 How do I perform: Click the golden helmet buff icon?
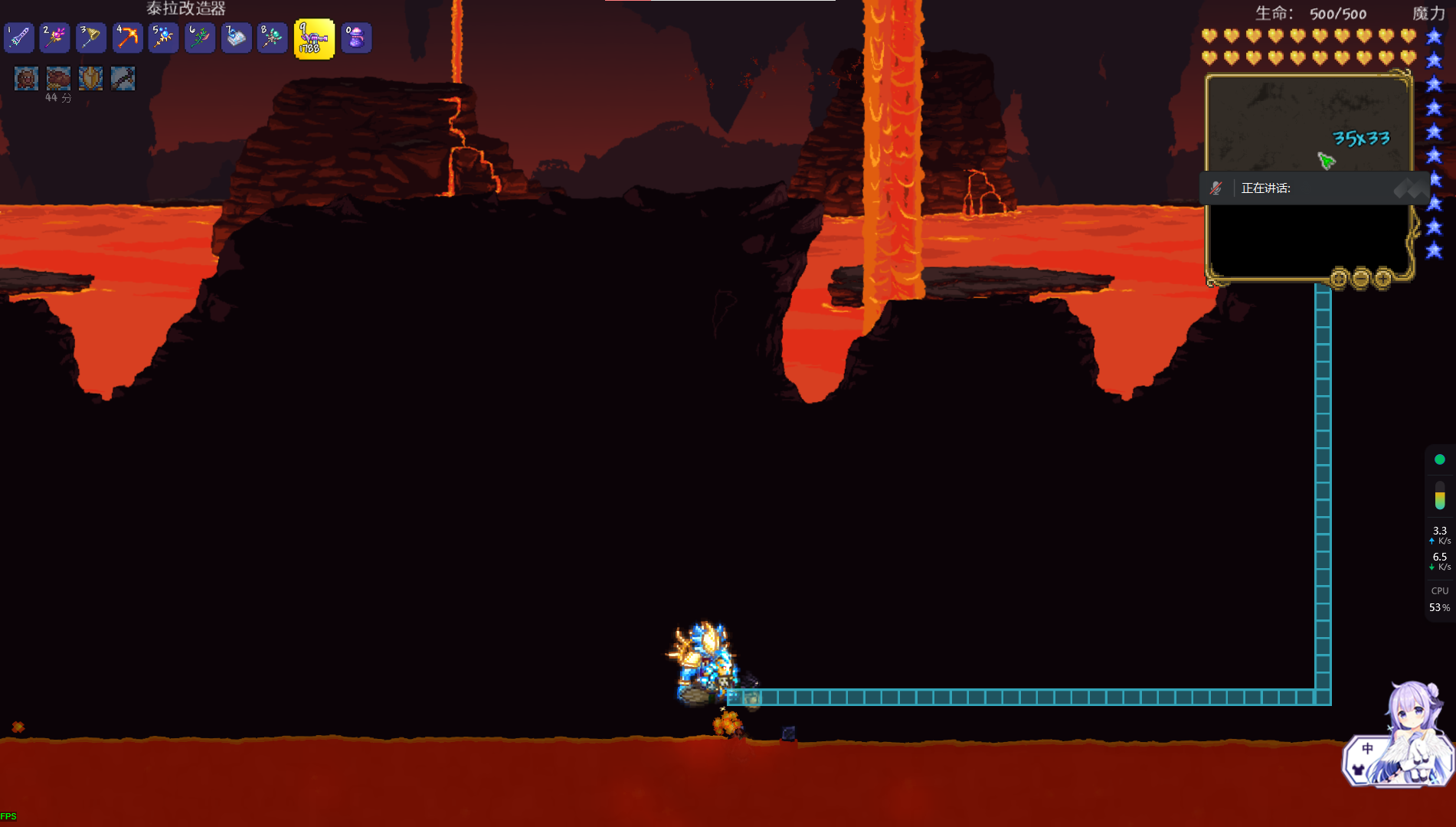tap(90, 78)
